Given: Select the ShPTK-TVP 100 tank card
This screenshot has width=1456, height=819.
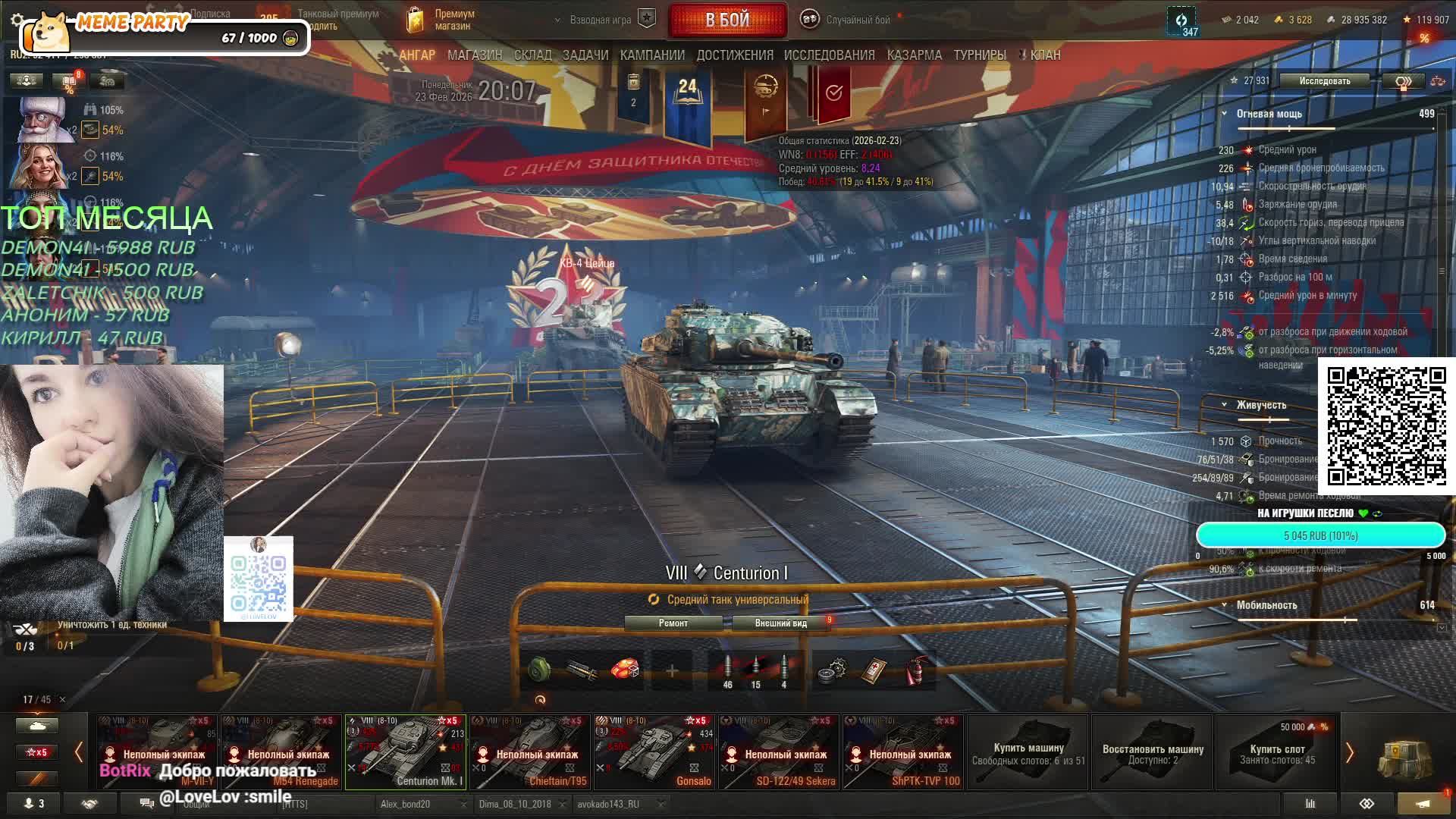Looking at the screenshot, I should pos(903,752).
